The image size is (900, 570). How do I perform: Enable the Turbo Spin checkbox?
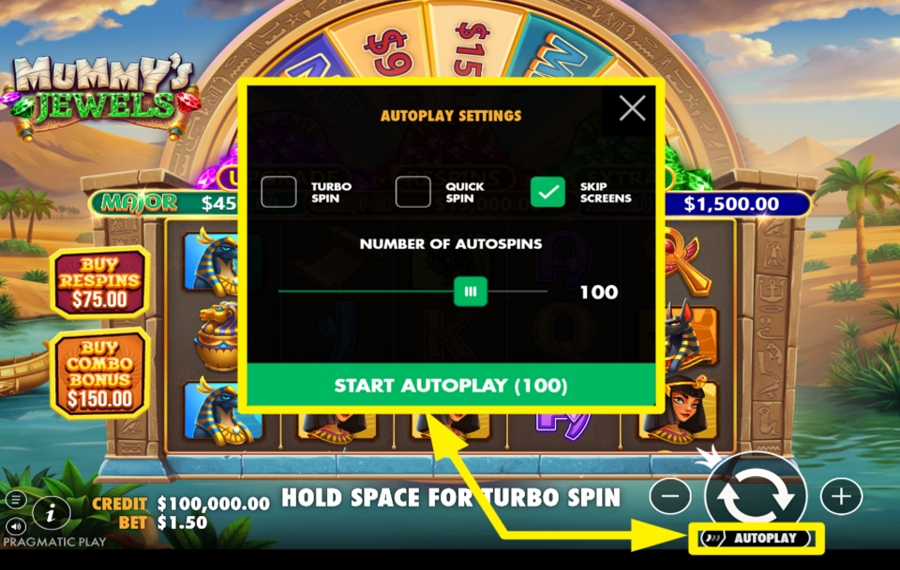pyautogui.click(x=279, y=192)
